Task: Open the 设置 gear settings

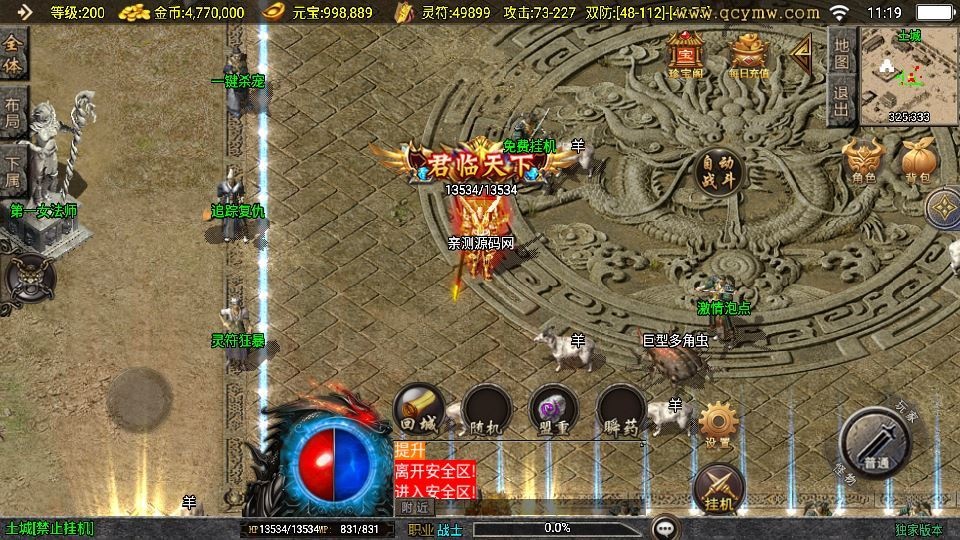Action: point(717,424)
